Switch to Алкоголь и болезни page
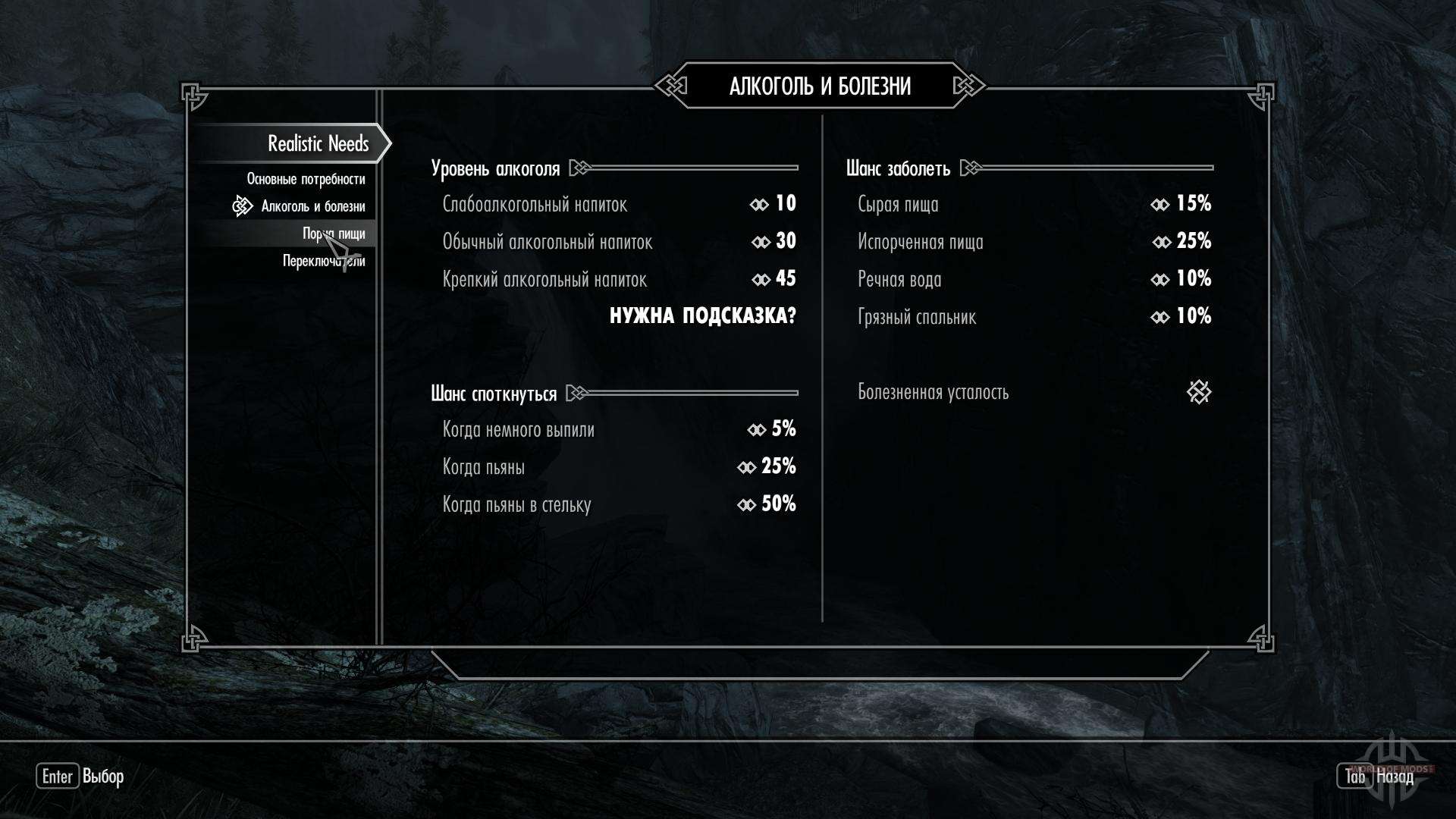The image size is (1456, 819). click(312, 206)
